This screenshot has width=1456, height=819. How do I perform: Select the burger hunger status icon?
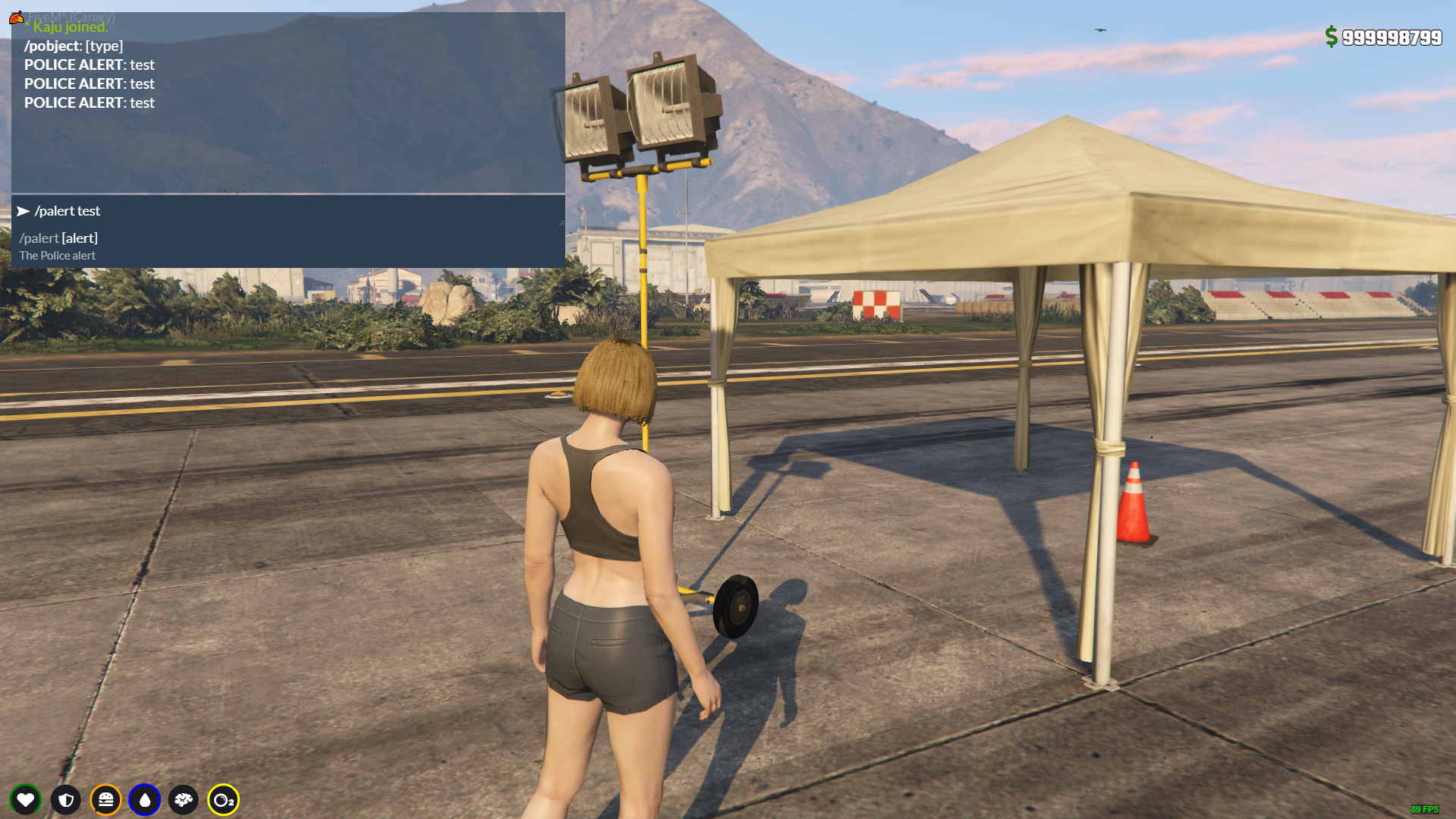click(x=105, y=799)
